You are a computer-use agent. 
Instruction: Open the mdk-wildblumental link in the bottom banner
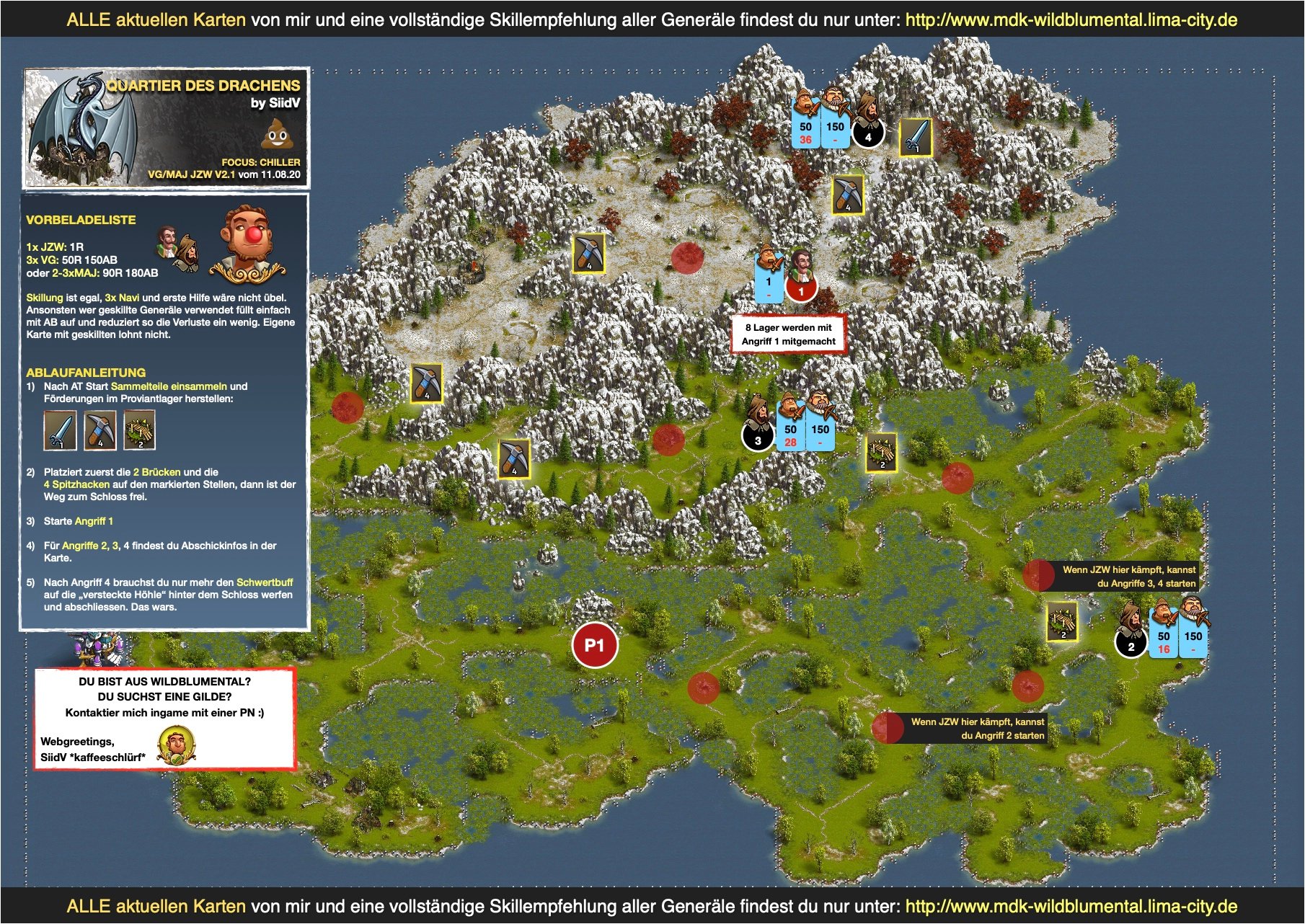[1071, 906]
